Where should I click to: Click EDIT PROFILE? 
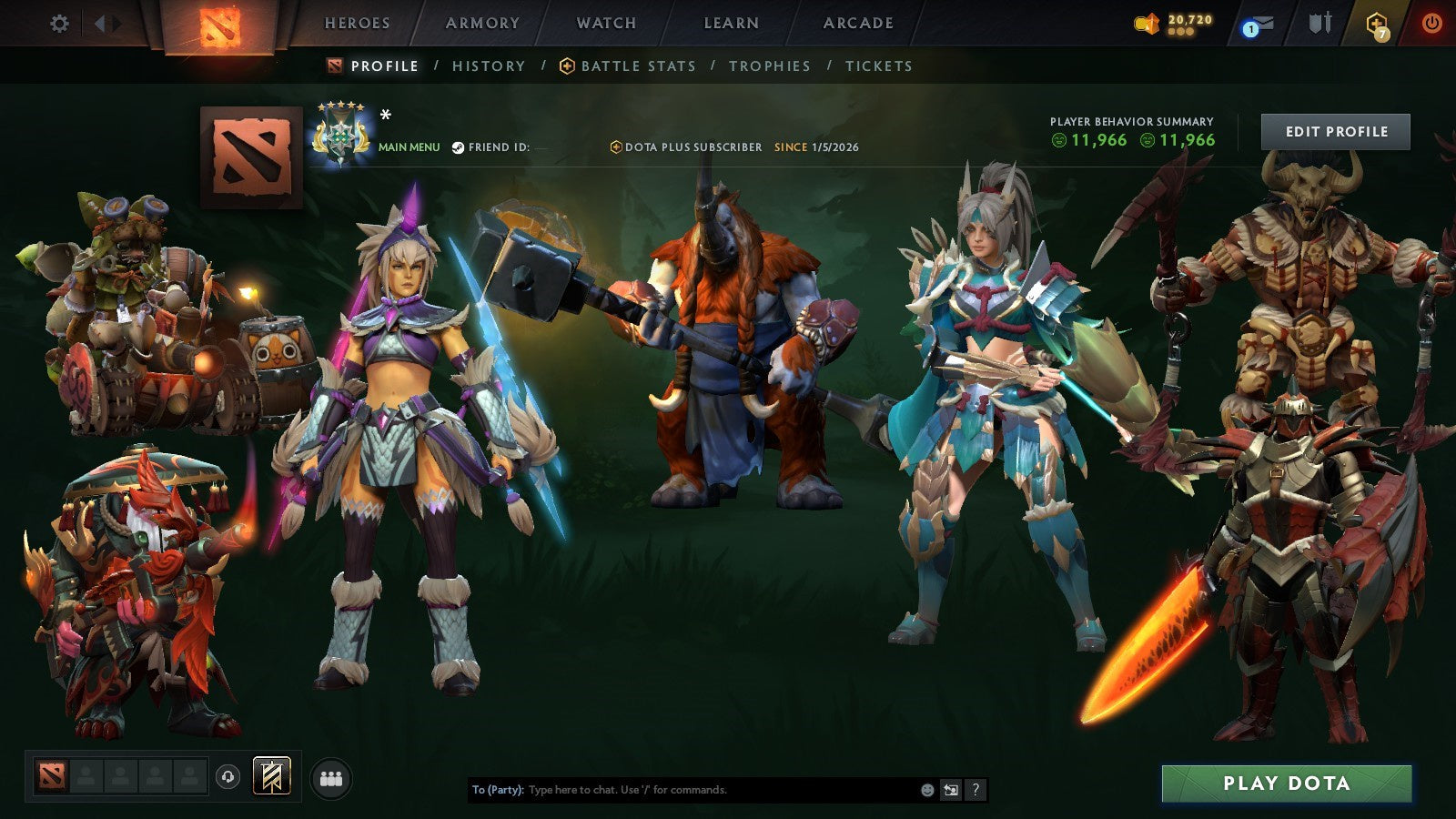tap(1334, 131)
